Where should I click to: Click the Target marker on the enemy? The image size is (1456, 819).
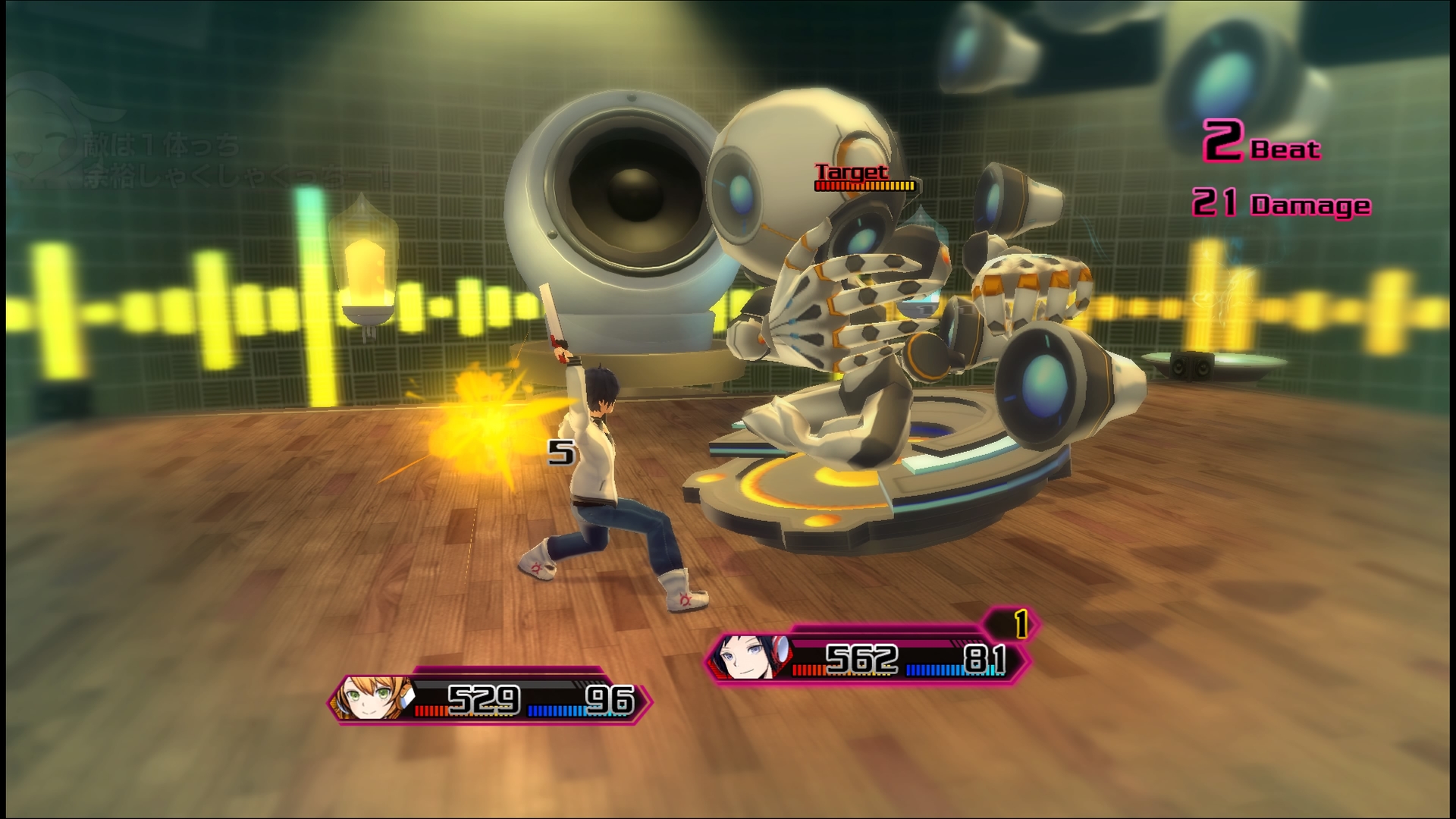pyautogui.click(x=852, y=173)
